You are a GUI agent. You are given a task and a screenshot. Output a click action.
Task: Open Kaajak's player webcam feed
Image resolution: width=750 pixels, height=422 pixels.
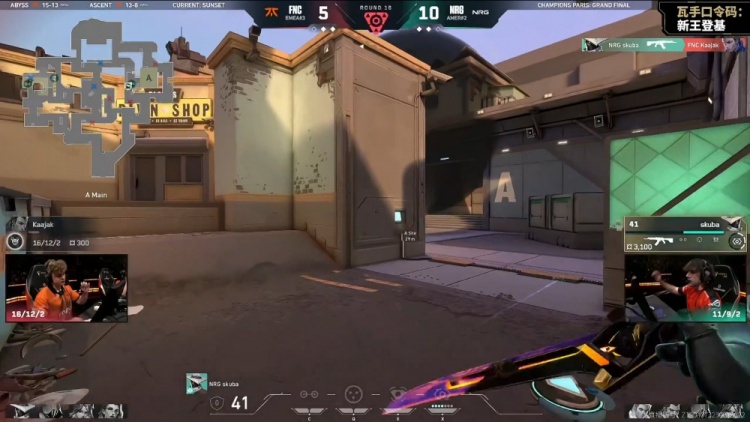66,287
